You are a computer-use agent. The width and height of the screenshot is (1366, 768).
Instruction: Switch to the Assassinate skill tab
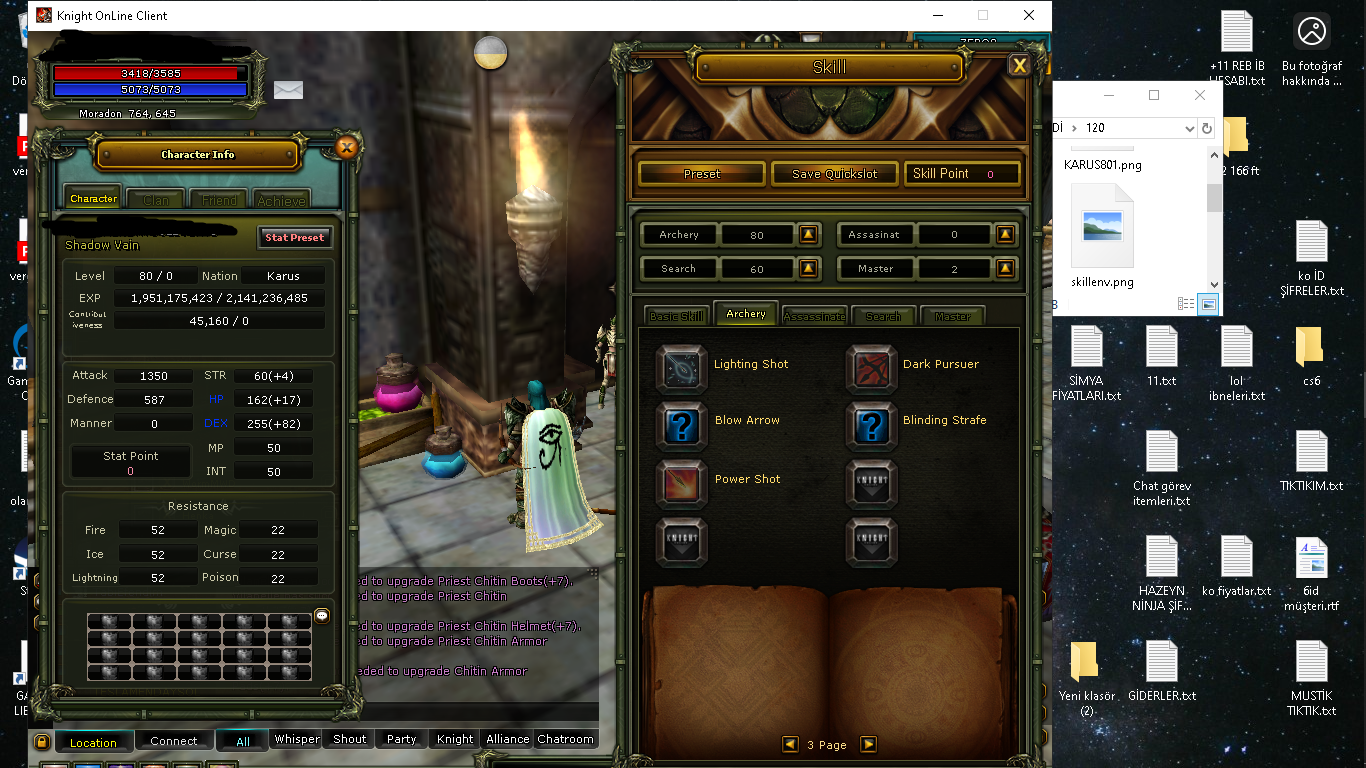(x=814, y=316)
